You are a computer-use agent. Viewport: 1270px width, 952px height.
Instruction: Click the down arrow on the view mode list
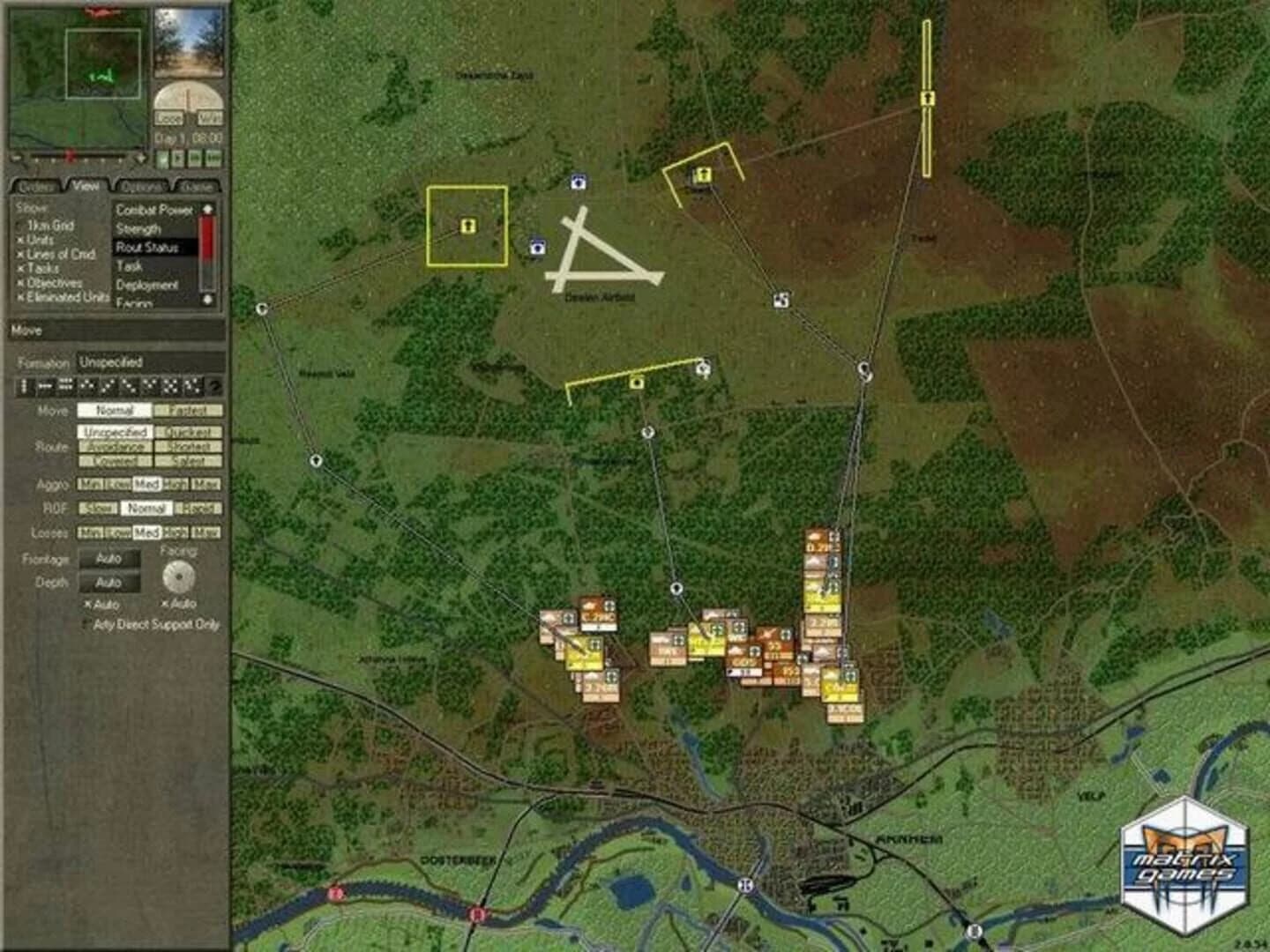pyautogui.click(x=208, y=300)
